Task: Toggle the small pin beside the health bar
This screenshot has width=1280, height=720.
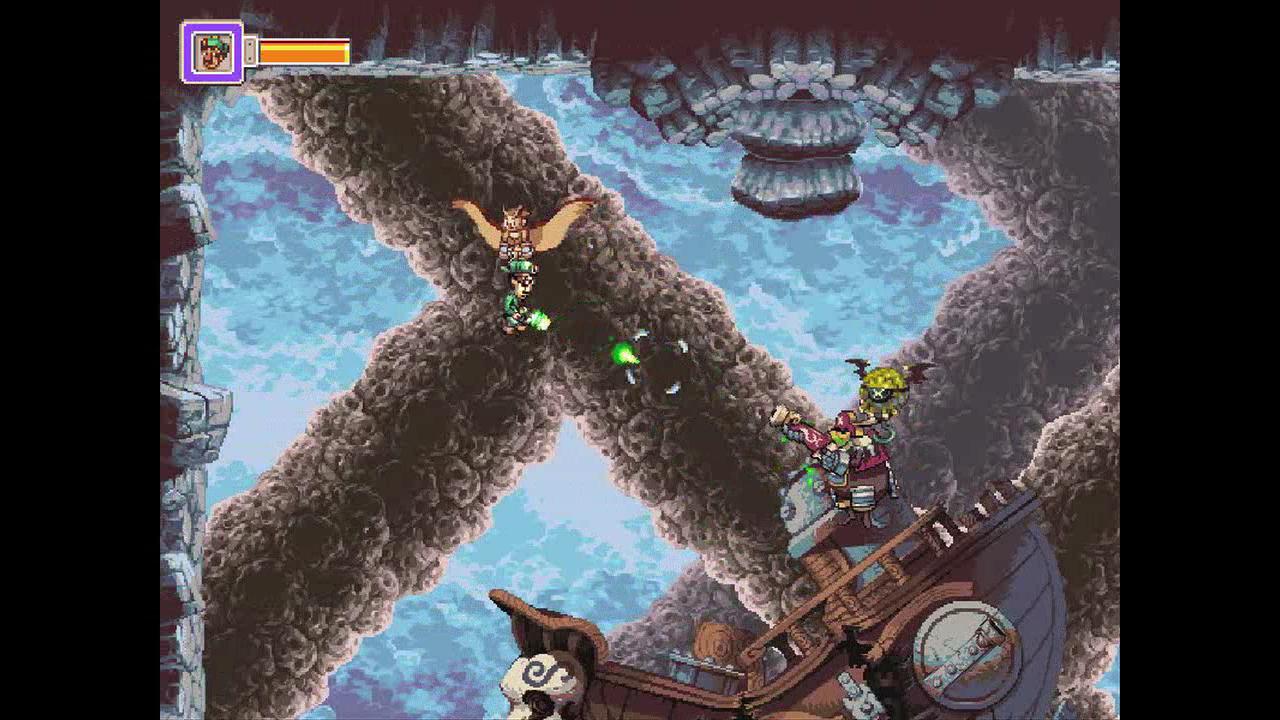Action: 250,52
